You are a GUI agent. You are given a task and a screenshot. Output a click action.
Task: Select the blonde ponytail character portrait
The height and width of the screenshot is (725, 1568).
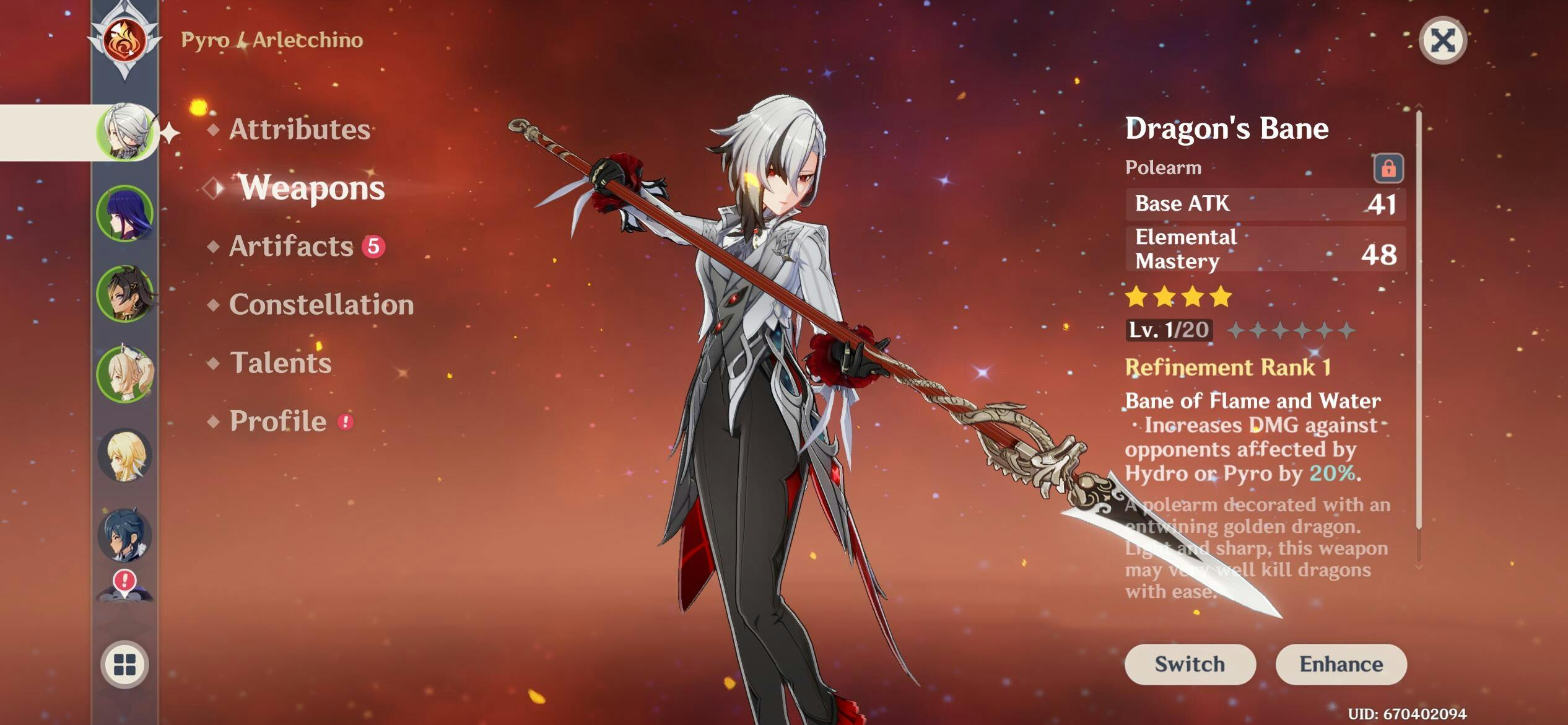pos(125,374)
